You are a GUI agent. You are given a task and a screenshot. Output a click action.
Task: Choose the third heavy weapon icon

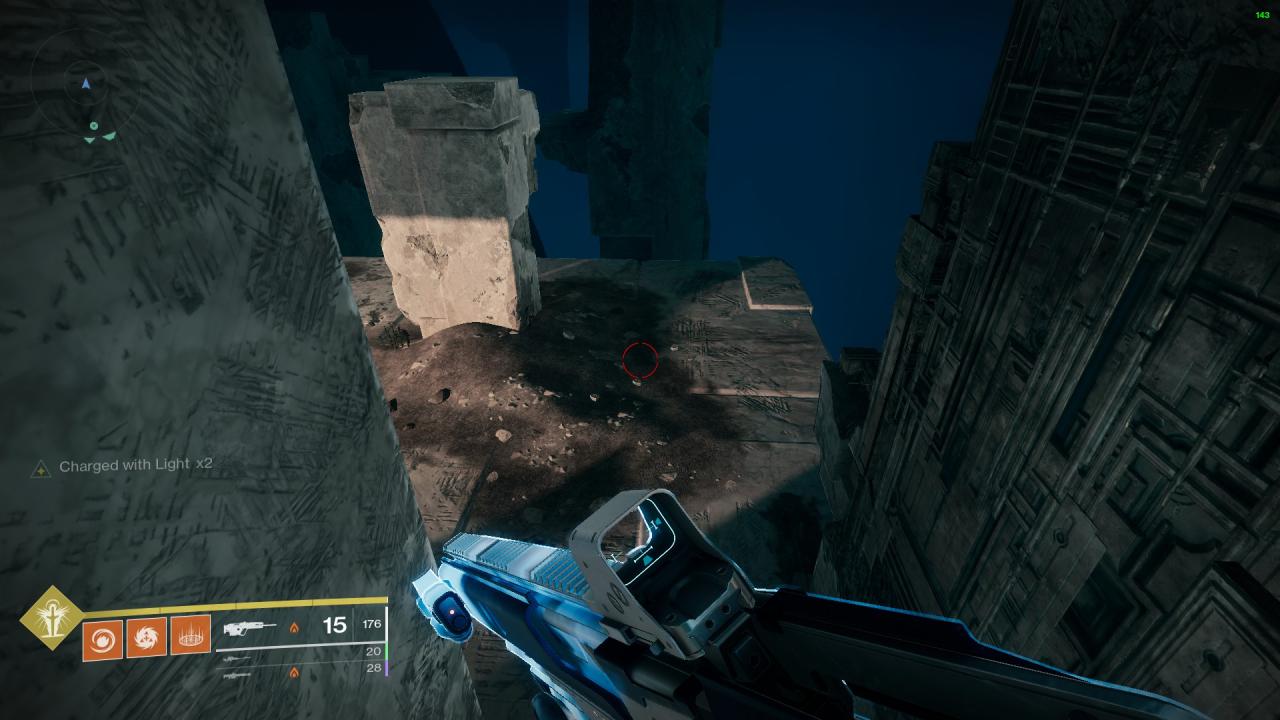tap(237, 675)
